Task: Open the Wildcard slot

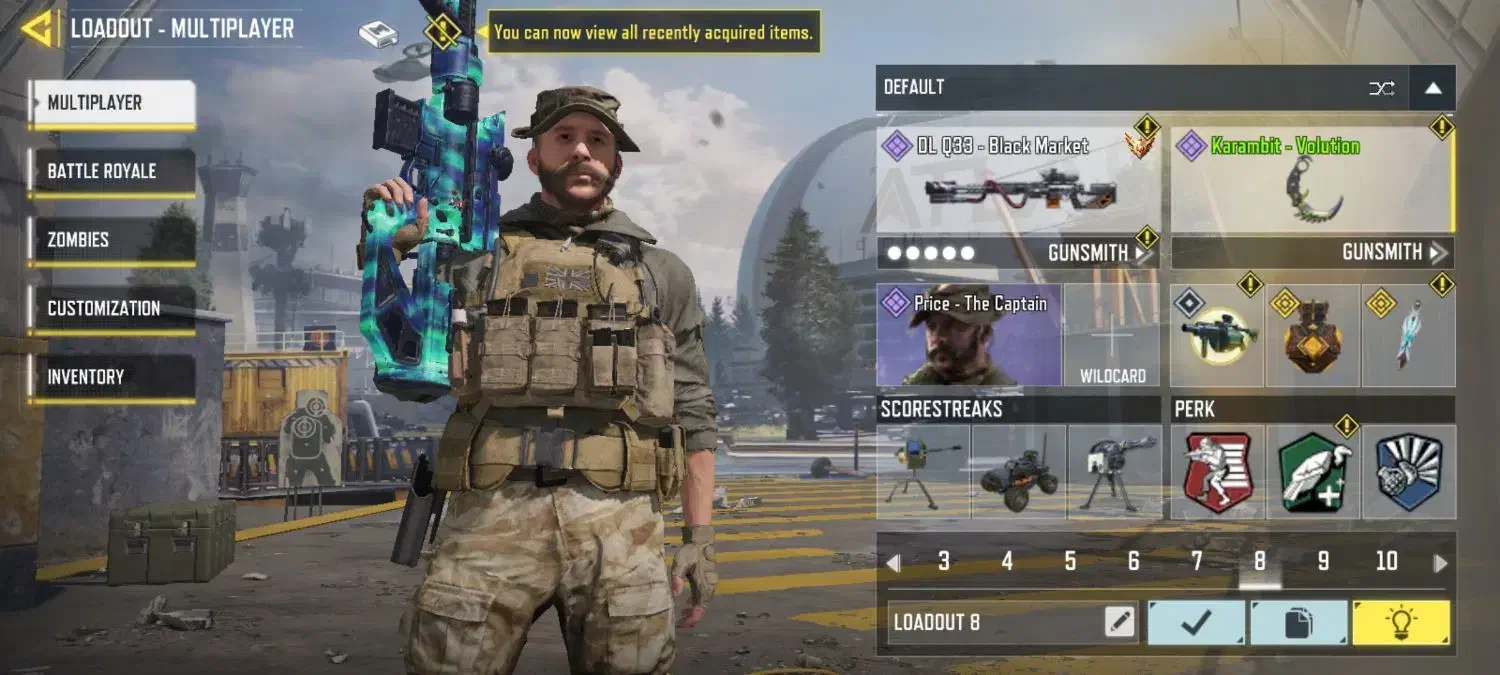Action: click(1112, 335)
